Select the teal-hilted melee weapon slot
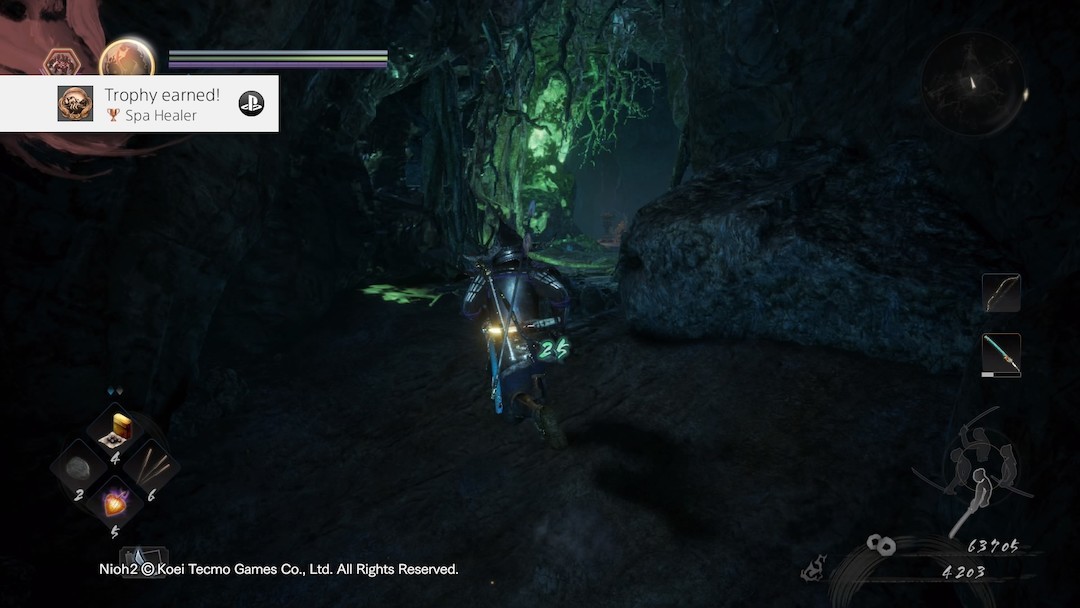The image size is (1080, 608). (x=1001, y=355)
